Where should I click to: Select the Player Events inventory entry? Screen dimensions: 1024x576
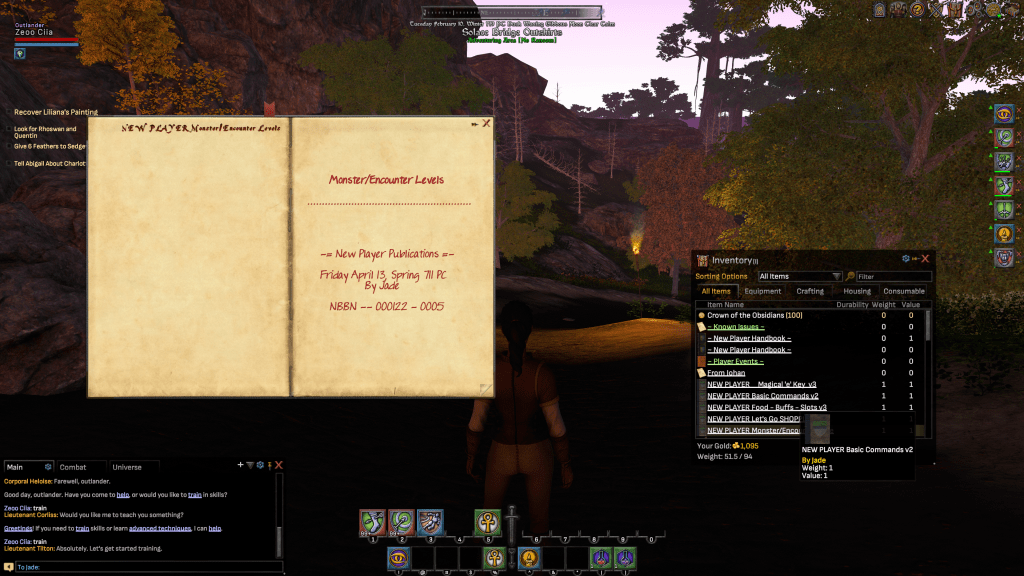tap(735, 361)
